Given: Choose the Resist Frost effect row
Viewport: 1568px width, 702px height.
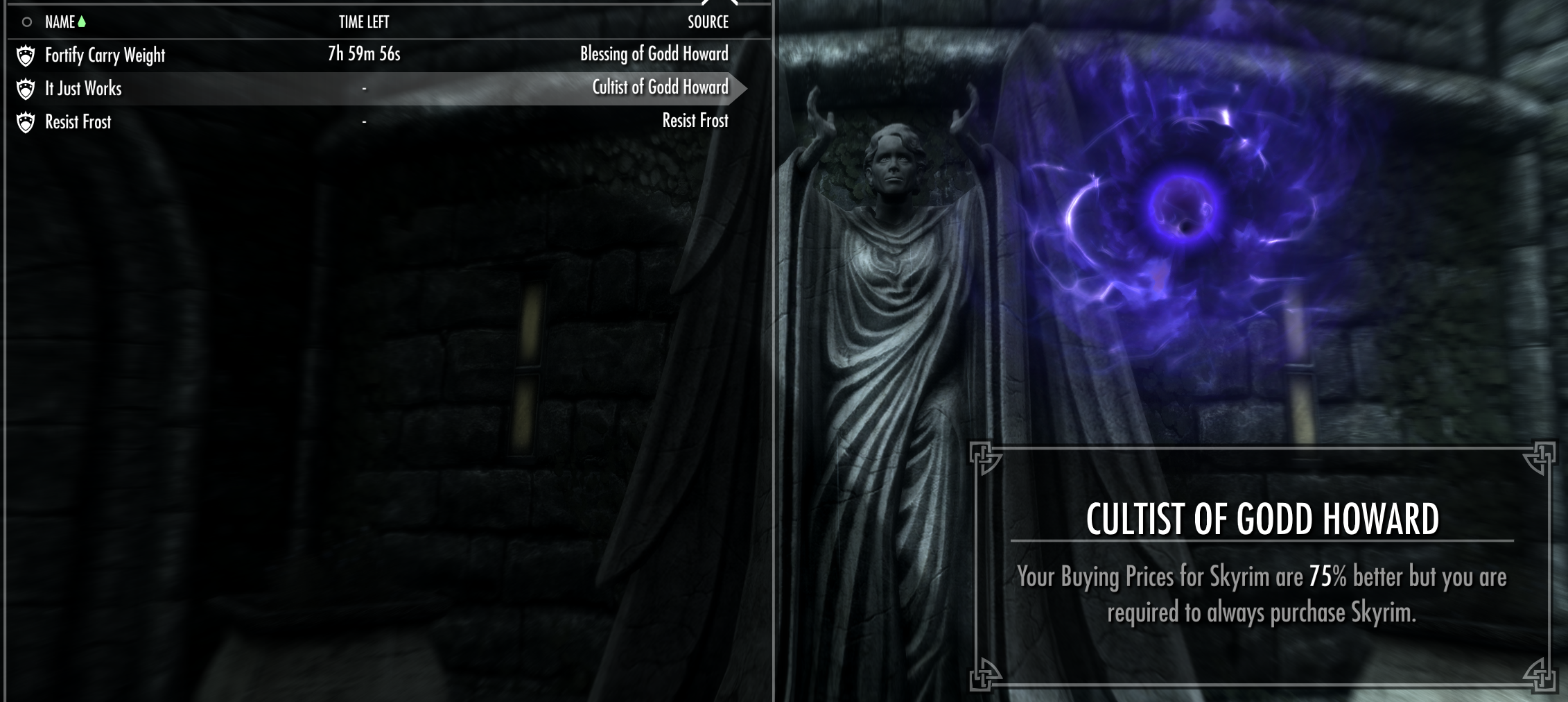Looking at the screenshot, I should tap(78, 122).
